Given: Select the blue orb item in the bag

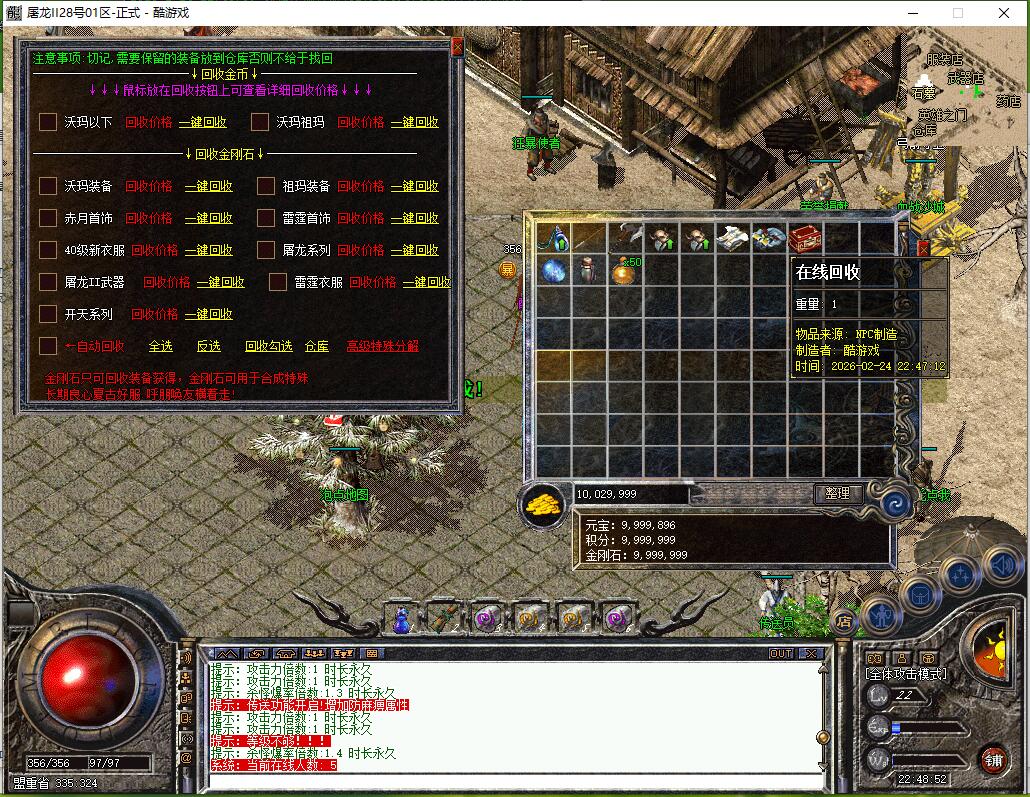Looking at the screenshot, I should tap(554, 270).
